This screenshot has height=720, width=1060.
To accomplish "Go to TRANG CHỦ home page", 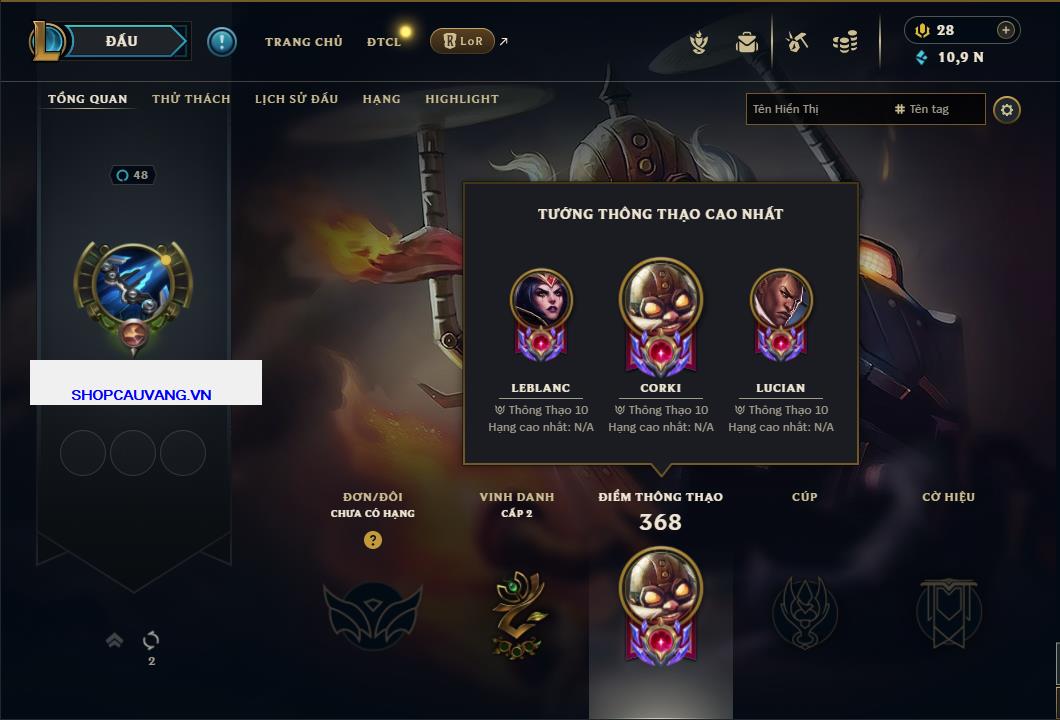I will pos(303,42).
